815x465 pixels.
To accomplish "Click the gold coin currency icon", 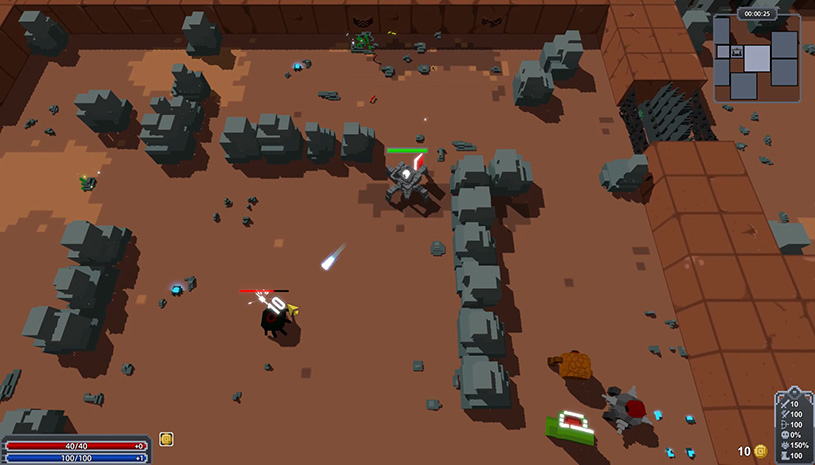I will (760, 452).
